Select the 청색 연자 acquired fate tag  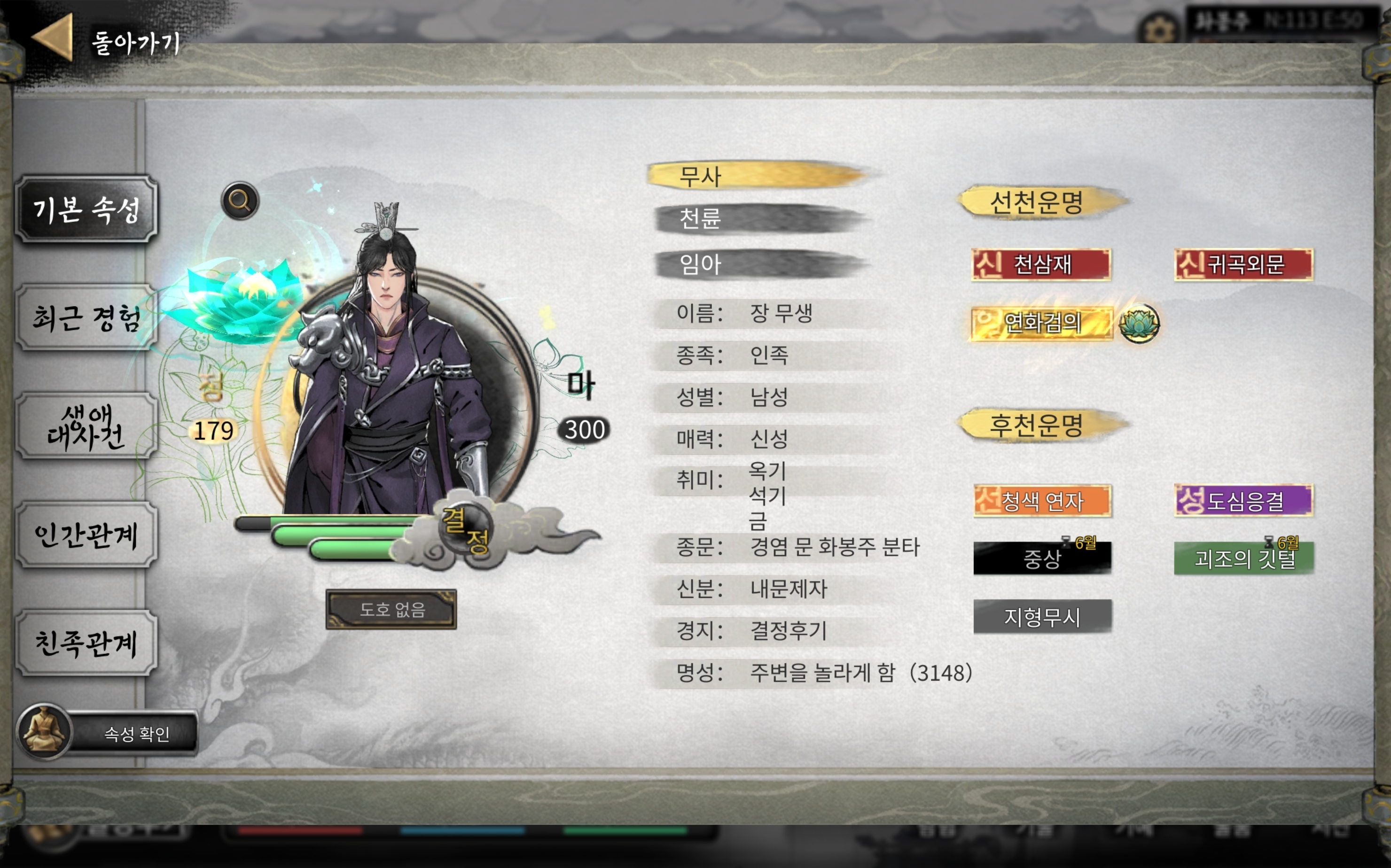[x=1042, y=501]
